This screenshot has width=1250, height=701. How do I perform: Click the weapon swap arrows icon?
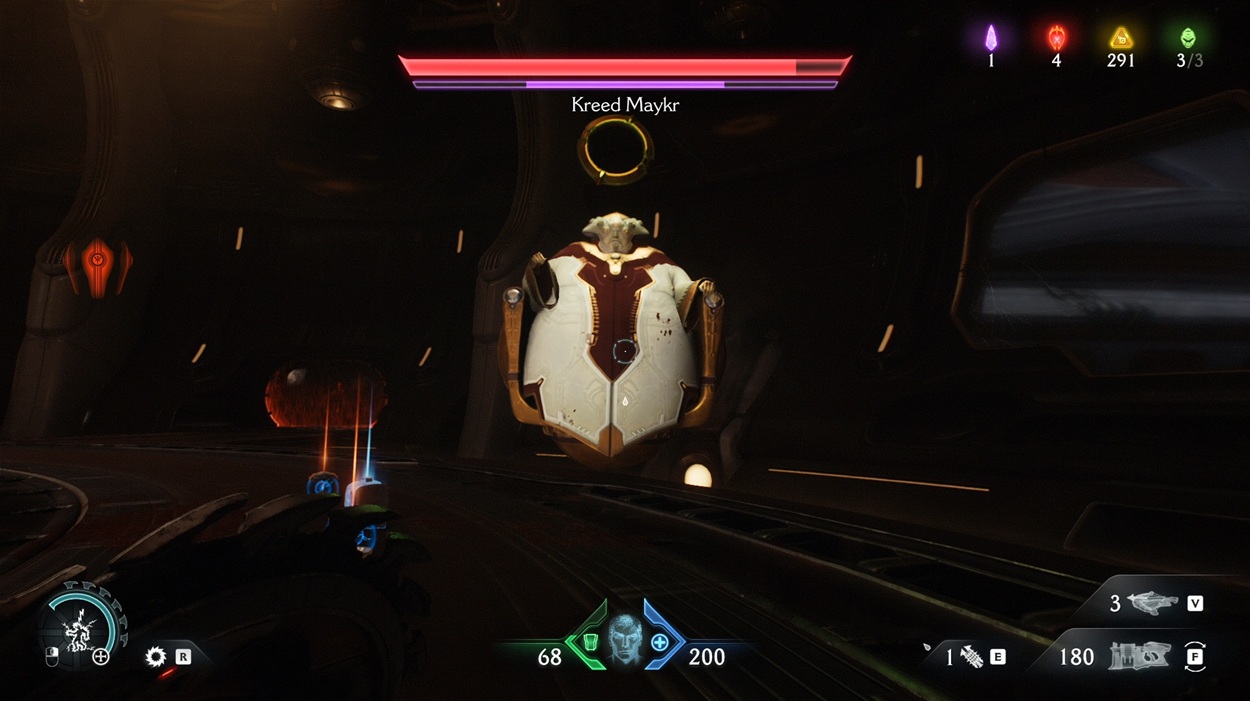(1195, 657)
